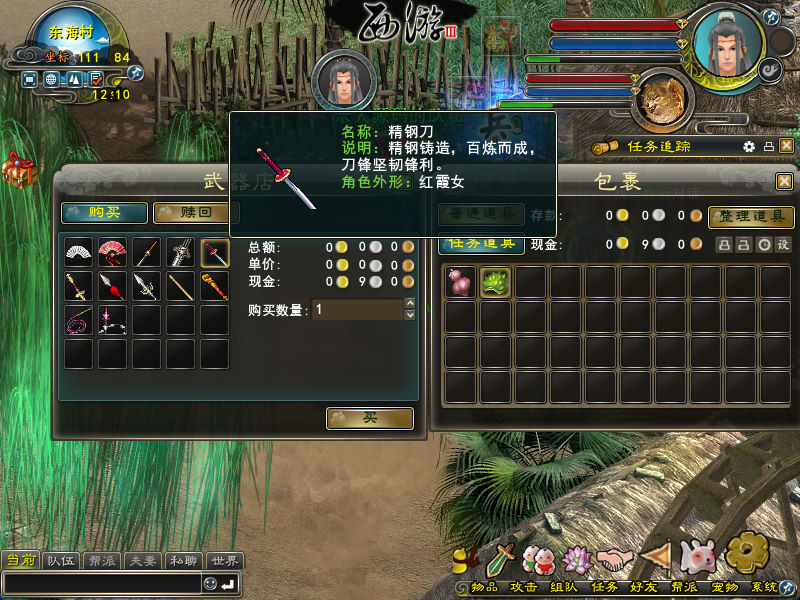The width and height of the screenshot is (800, 600).
Task: Open the 好友 (Friends) handshake icon
Action: click(x=617, y=557)
